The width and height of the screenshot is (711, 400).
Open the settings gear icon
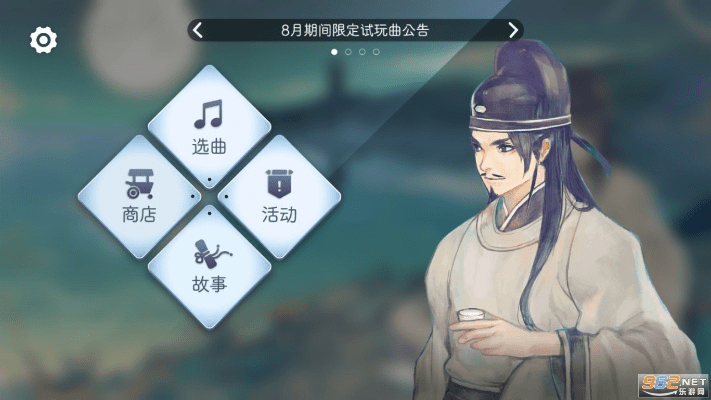[x=44, y=40]
